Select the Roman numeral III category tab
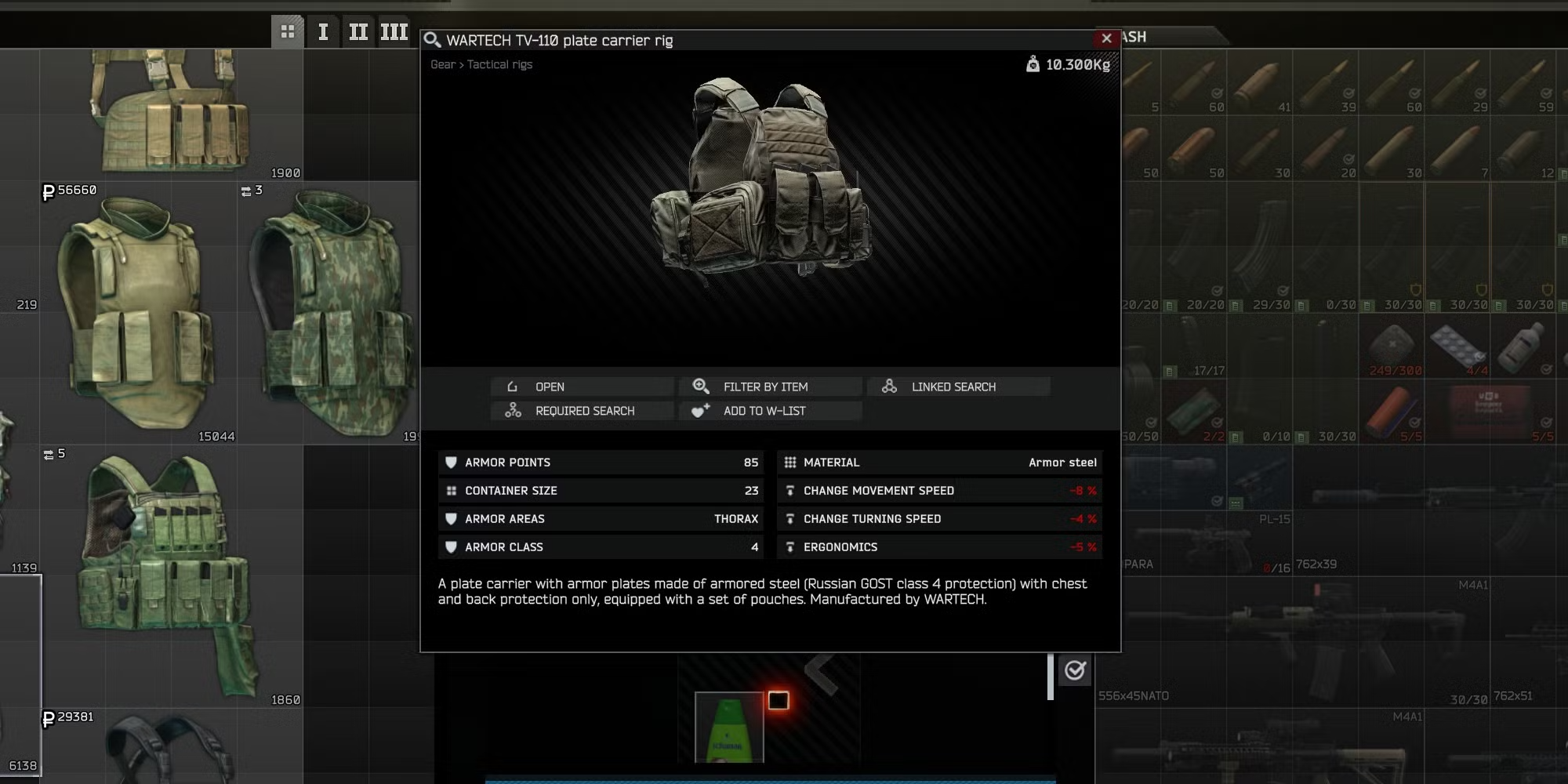1568x784 pixels. coord(394,31)
